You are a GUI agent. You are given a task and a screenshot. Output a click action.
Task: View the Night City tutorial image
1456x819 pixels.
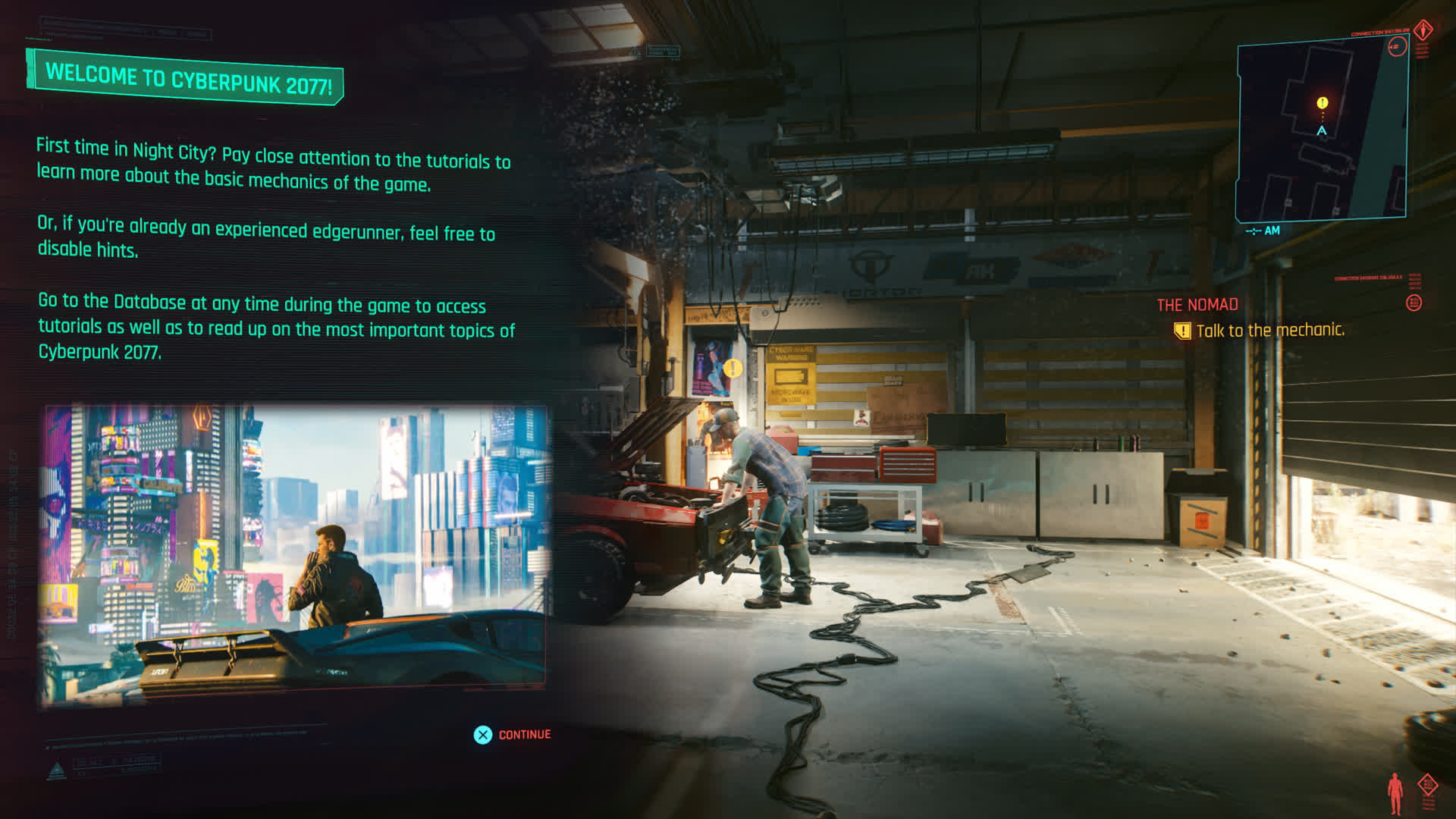[x=295, y=548]
